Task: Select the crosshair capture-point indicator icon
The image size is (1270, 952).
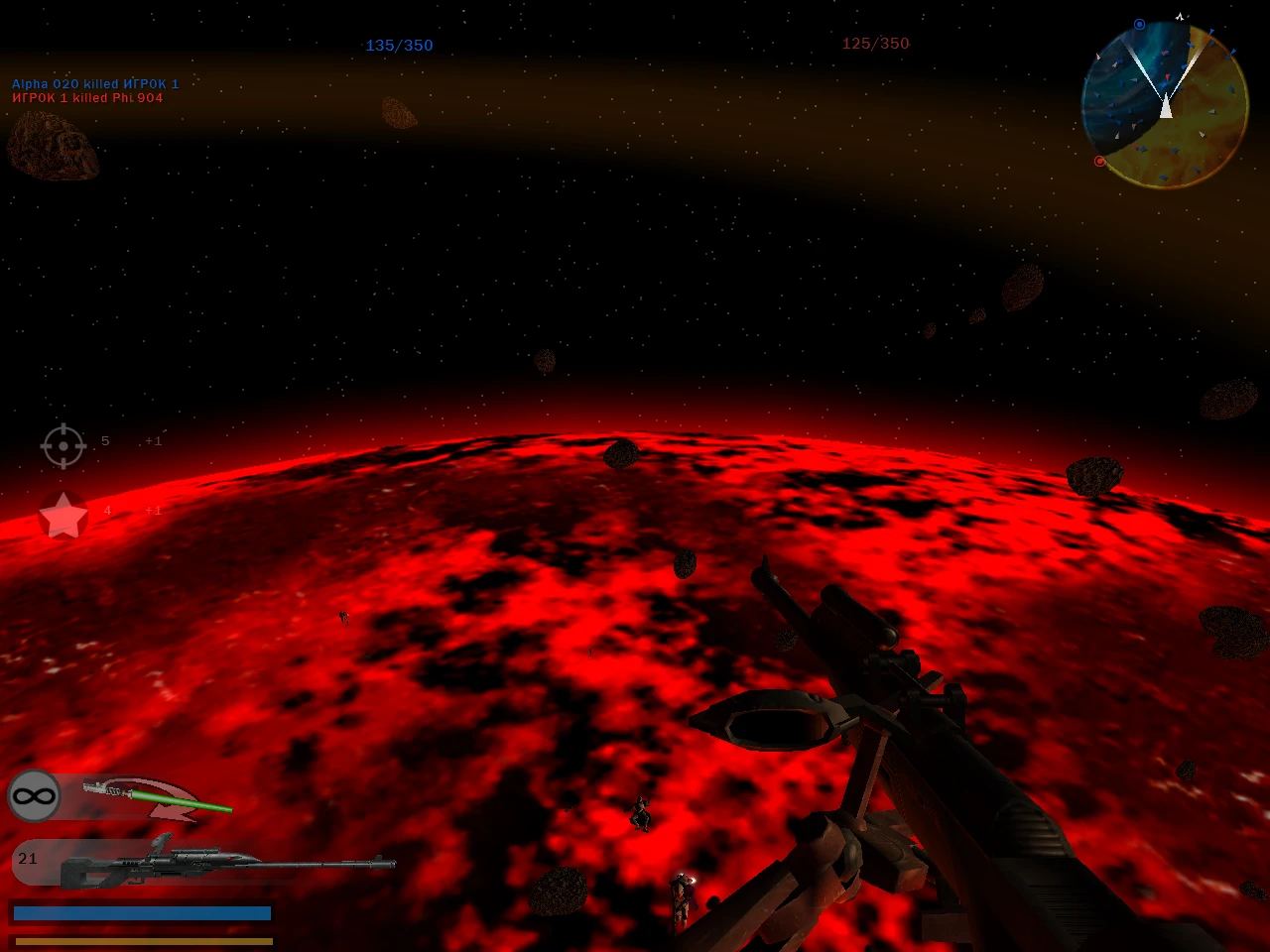Action: pyautogui.click(x=63, y=446)
